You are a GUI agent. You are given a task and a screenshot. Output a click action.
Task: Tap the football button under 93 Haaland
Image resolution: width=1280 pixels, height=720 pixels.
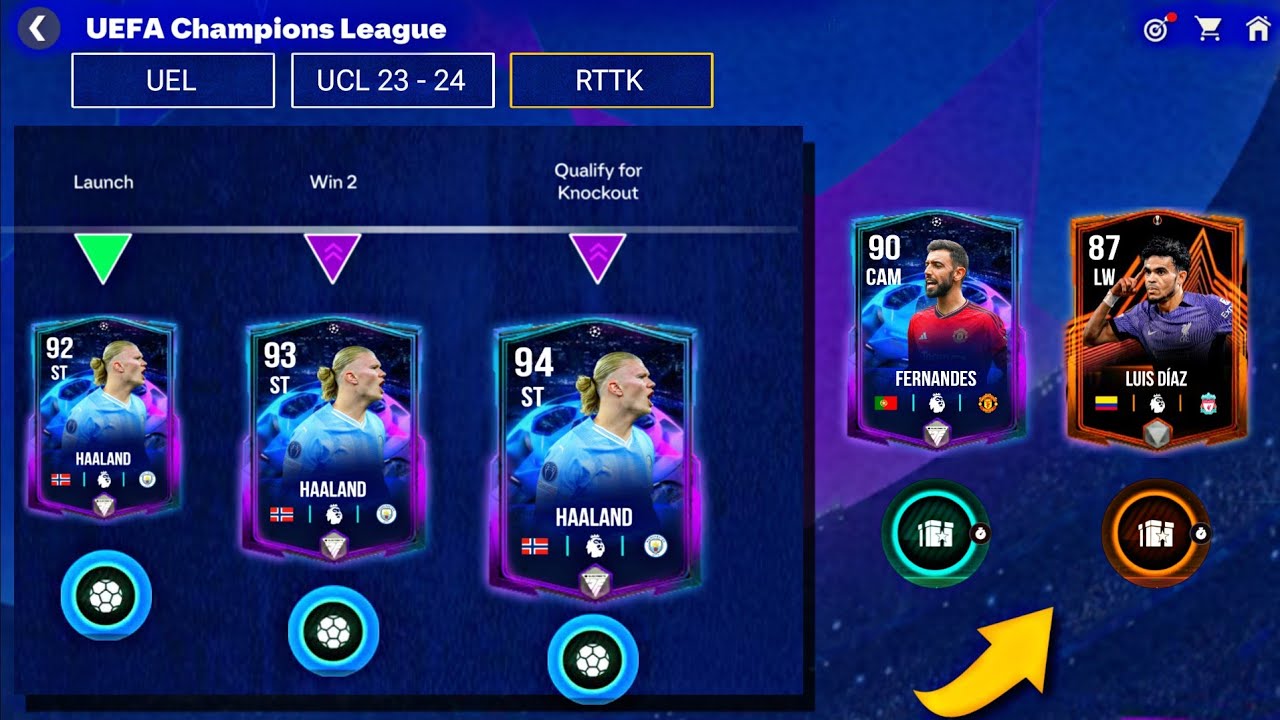pyautogui.click(x=333, y=631)
